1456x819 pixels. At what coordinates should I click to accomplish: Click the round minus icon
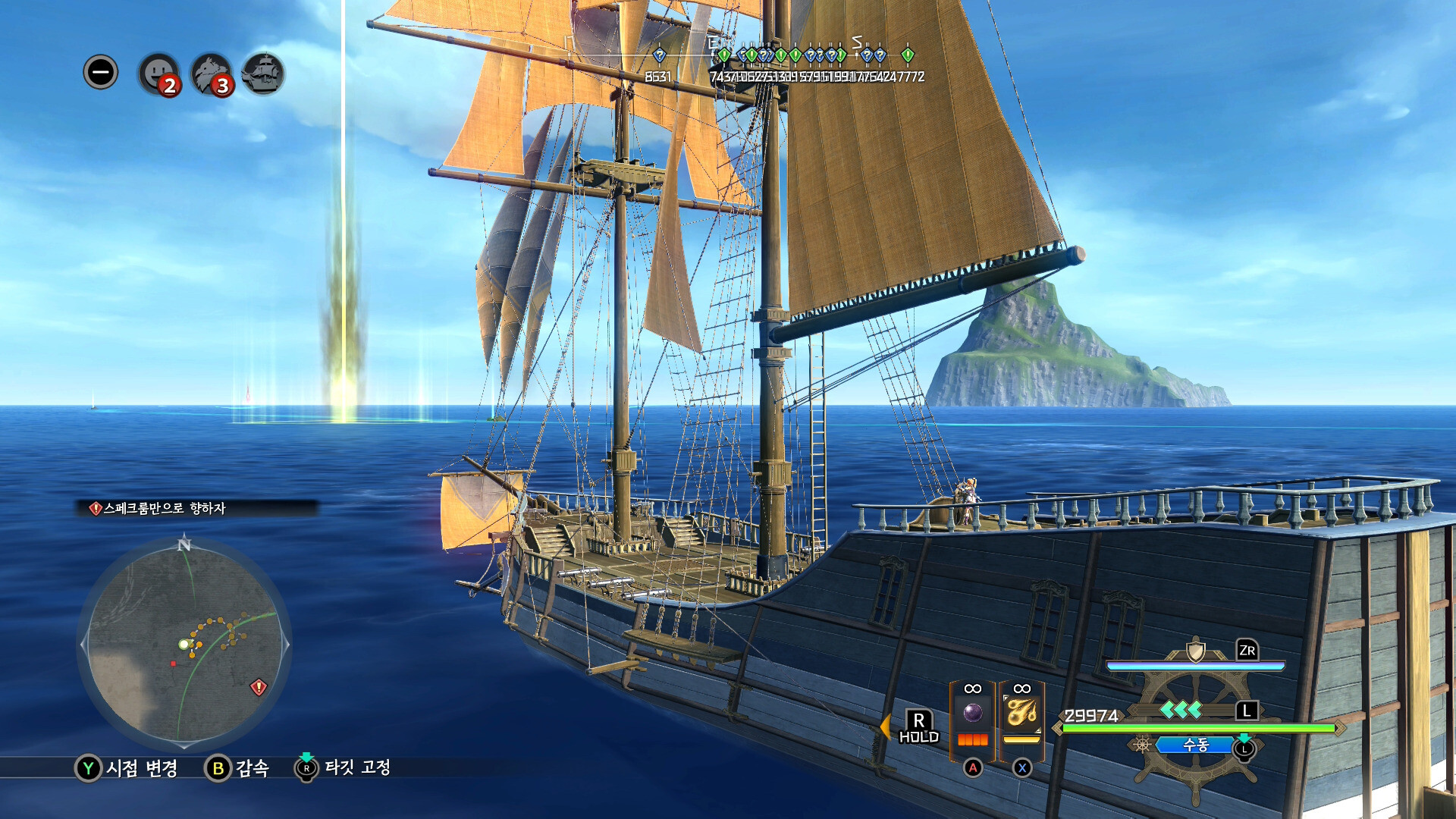click(101, 73)
